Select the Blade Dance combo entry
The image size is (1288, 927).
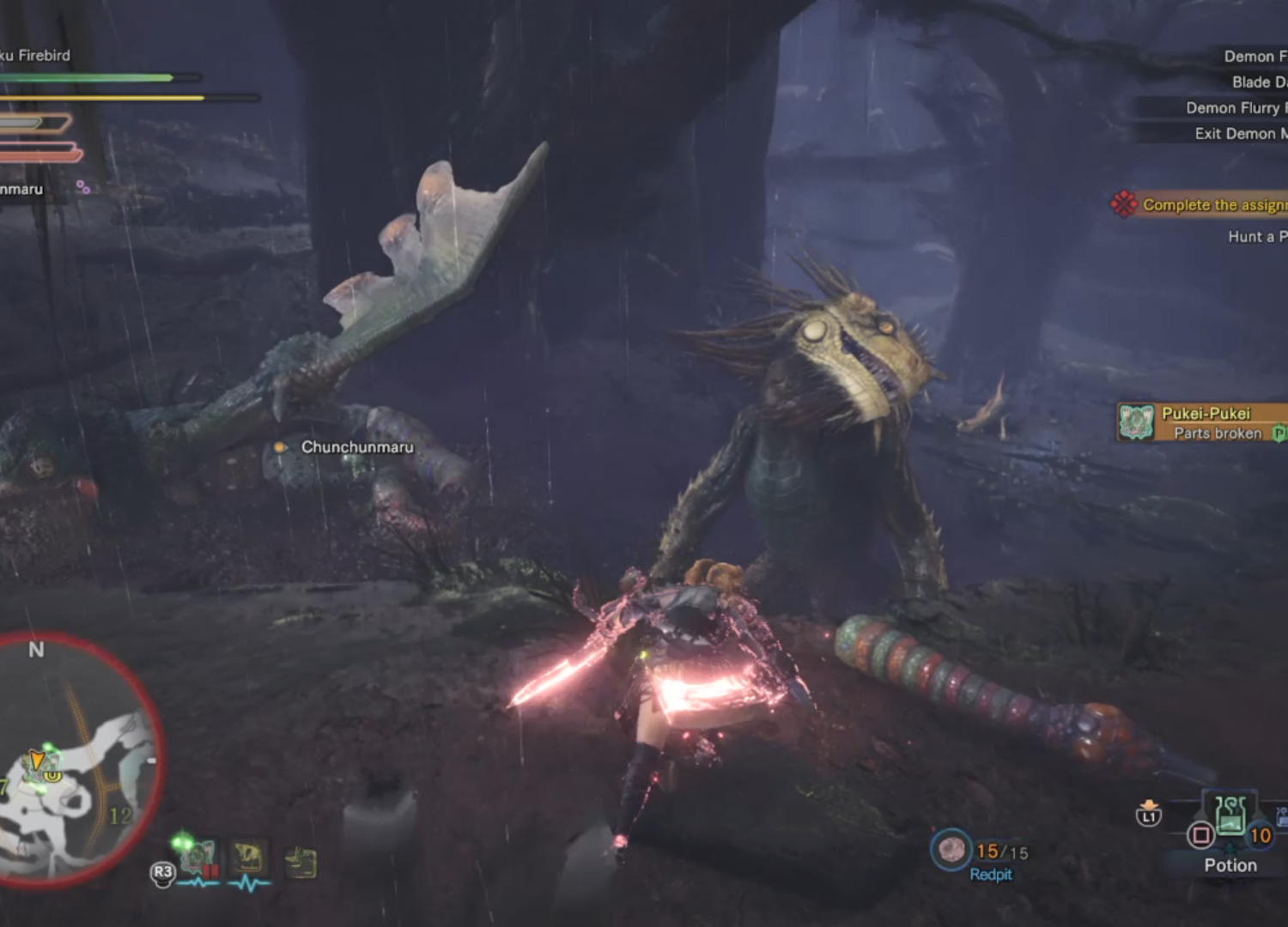click(x=1258, y=82)
